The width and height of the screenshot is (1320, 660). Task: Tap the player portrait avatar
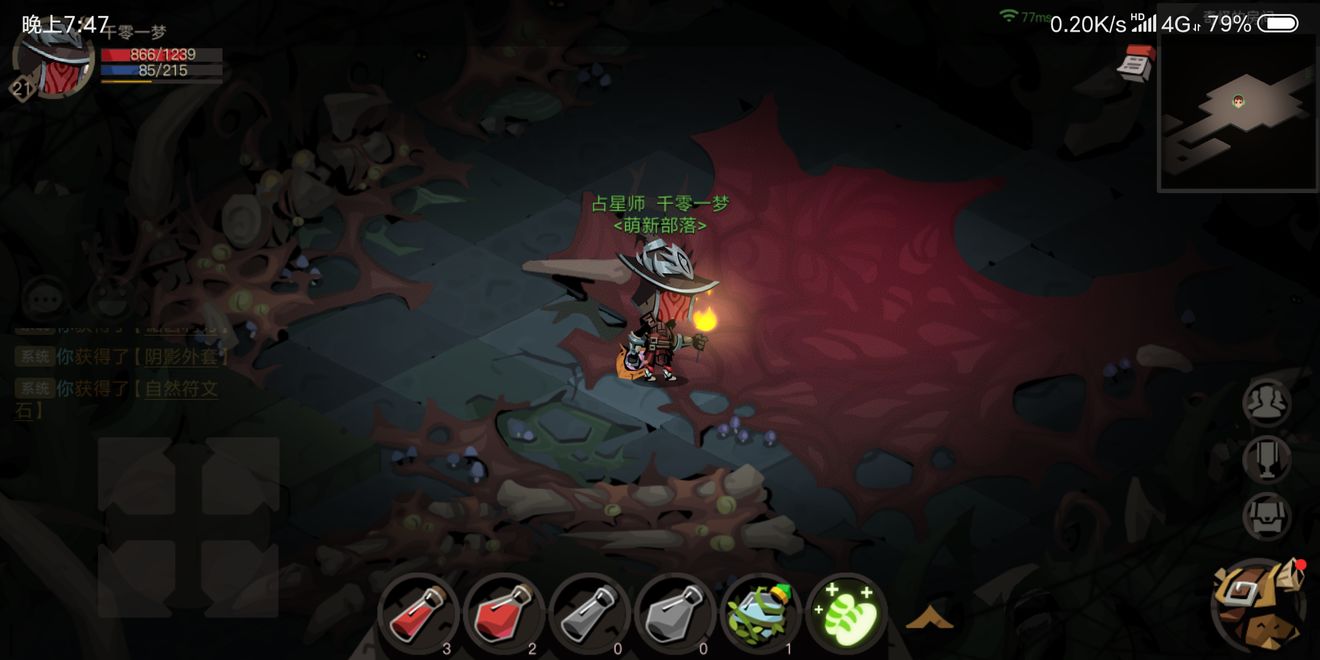pyautogui.click(x=54, y=60)
